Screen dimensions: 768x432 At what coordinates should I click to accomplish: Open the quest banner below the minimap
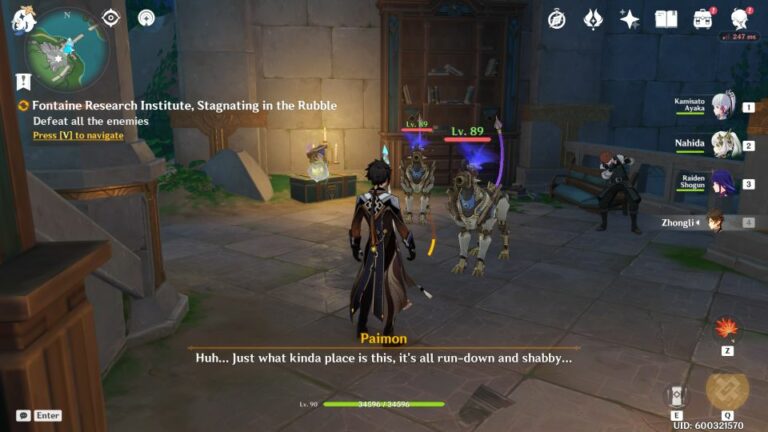tap(24, 82)
